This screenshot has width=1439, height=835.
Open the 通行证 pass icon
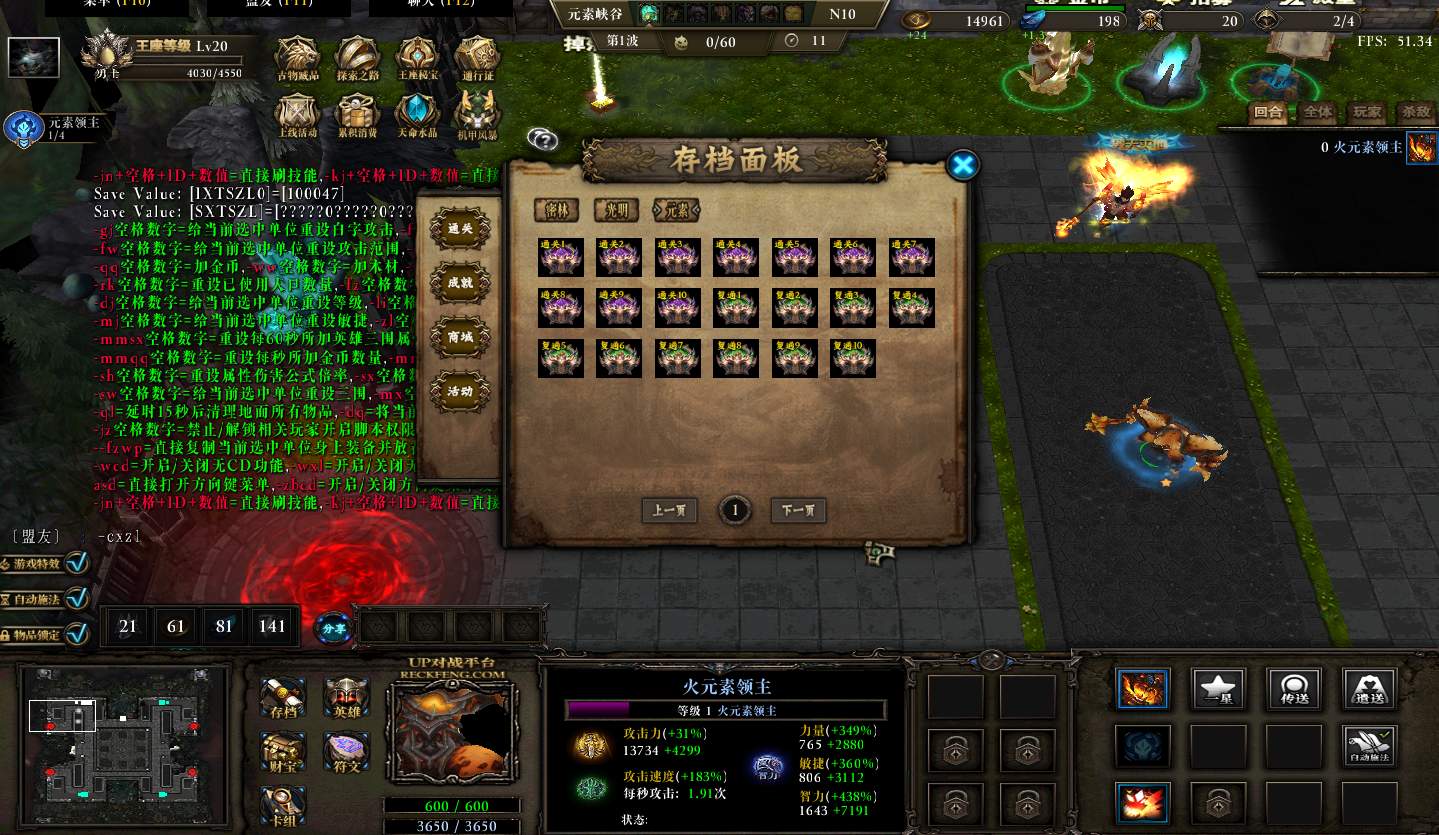click(x=477, y=59)
